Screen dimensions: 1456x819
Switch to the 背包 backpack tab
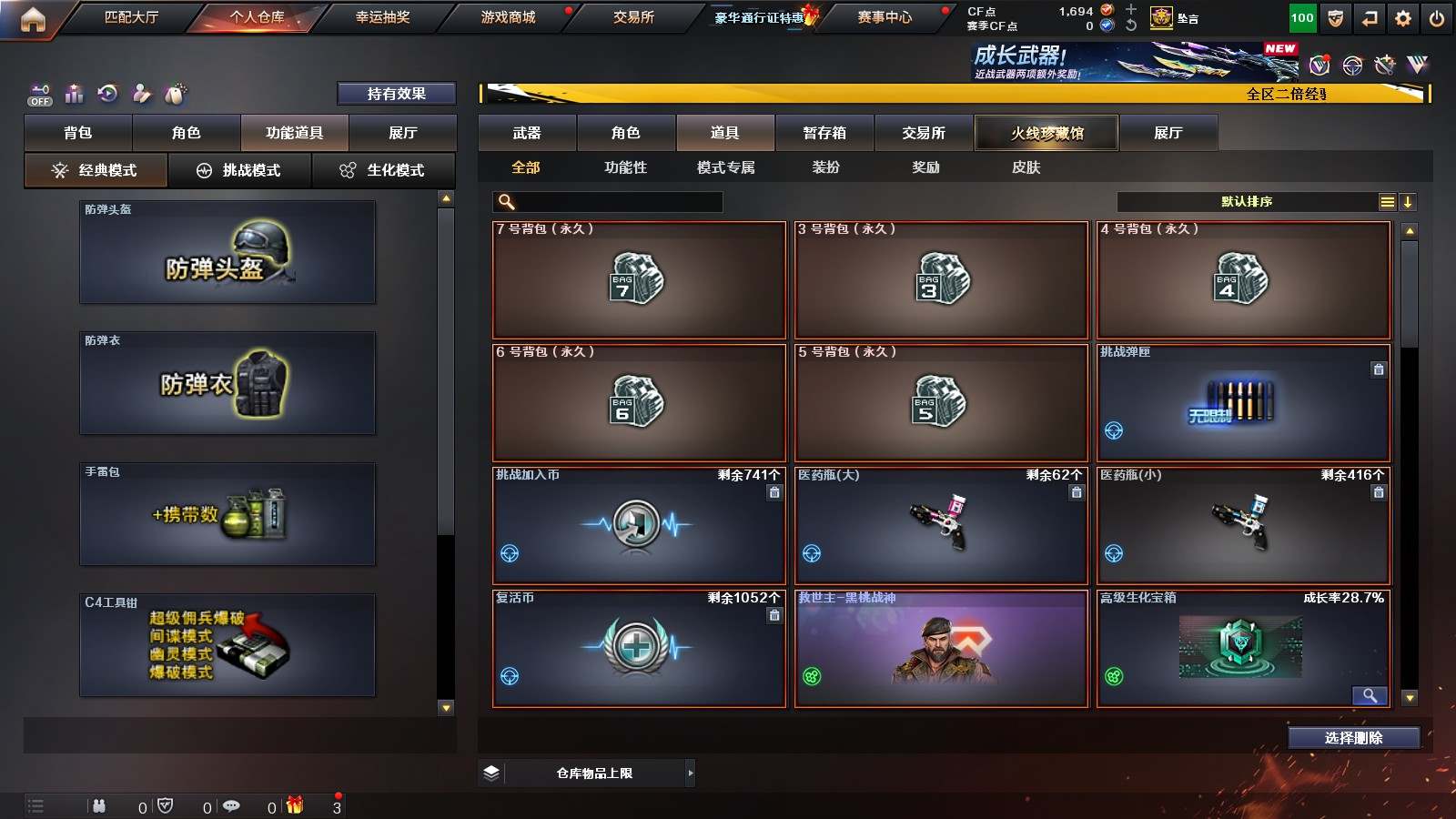pos(78,133)
